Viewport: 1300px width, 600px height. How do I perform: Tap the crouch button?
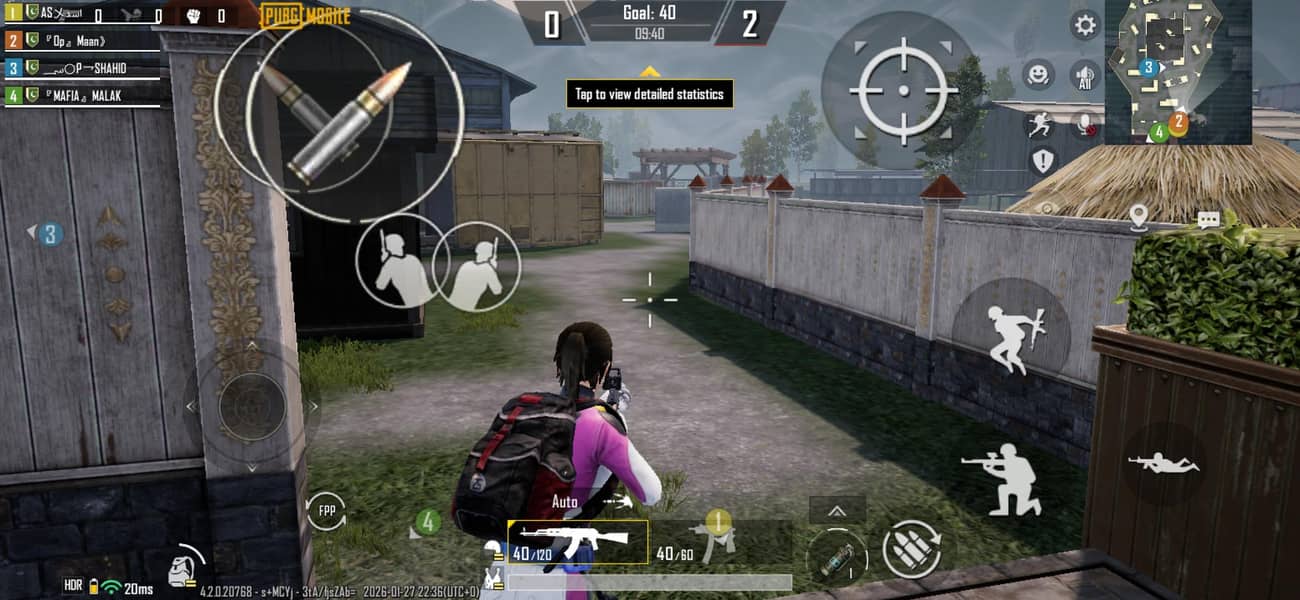tap(1003, 478)
